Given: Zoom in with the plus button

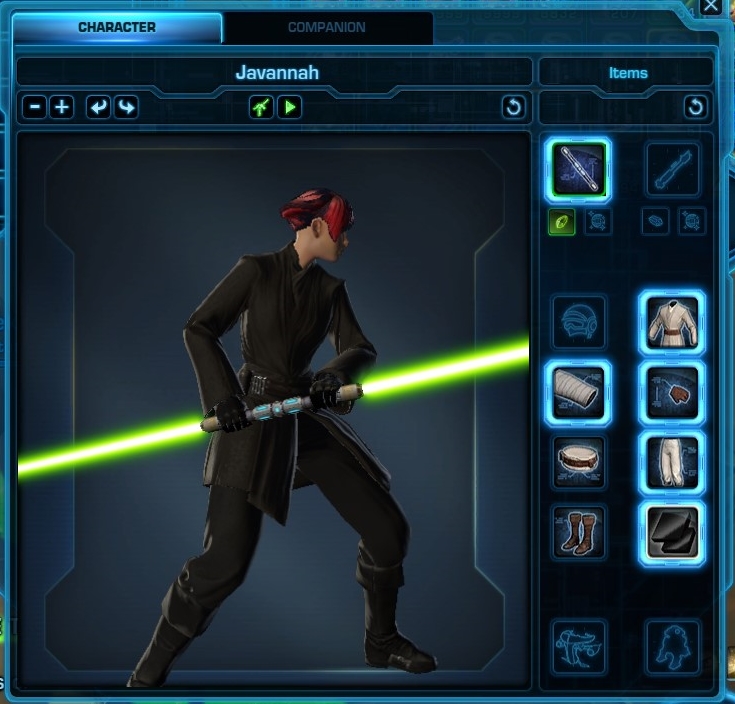Looking at the screenshot, I should coord(62,106).
